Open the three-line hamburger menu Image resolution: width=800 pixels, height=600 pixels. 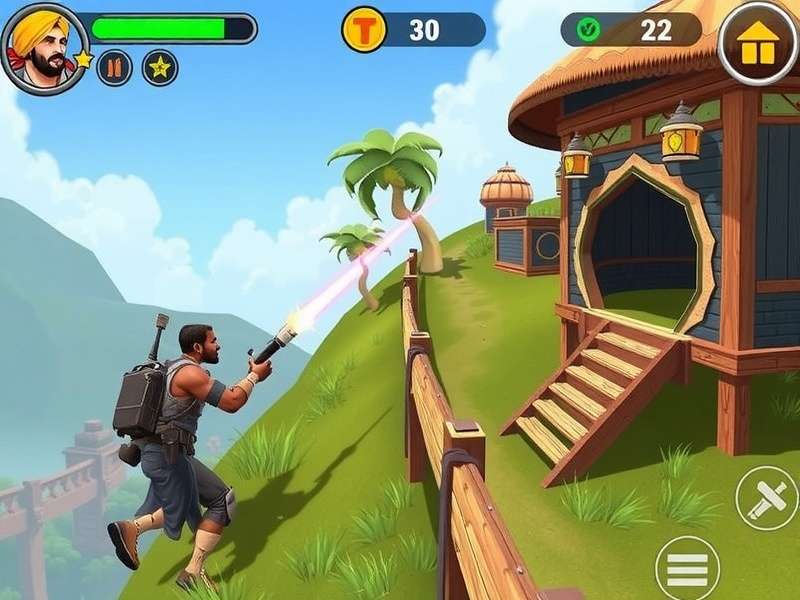click(x=687, y=568)
